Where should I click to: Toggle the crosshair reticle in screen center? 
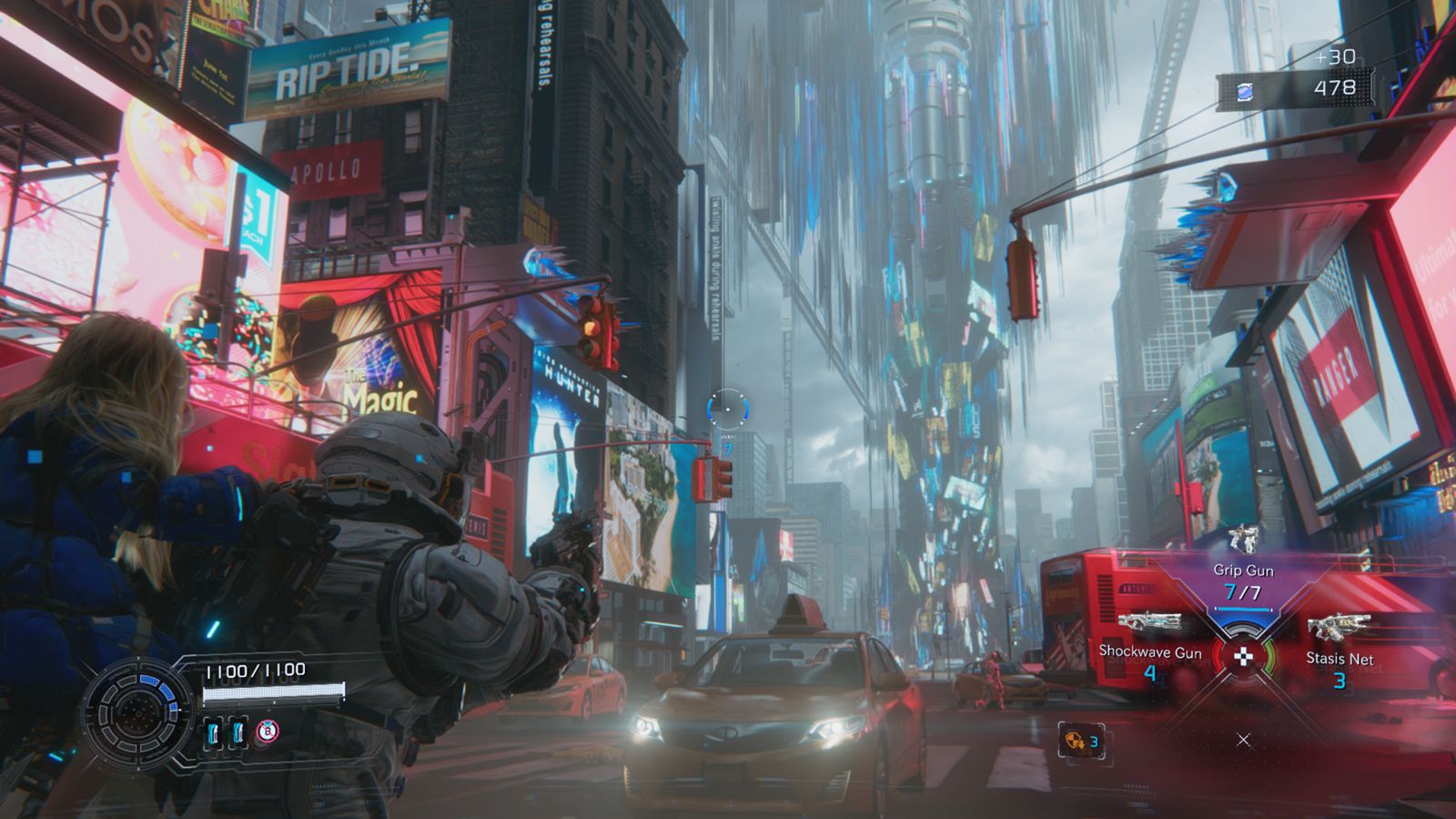(728, 411)
